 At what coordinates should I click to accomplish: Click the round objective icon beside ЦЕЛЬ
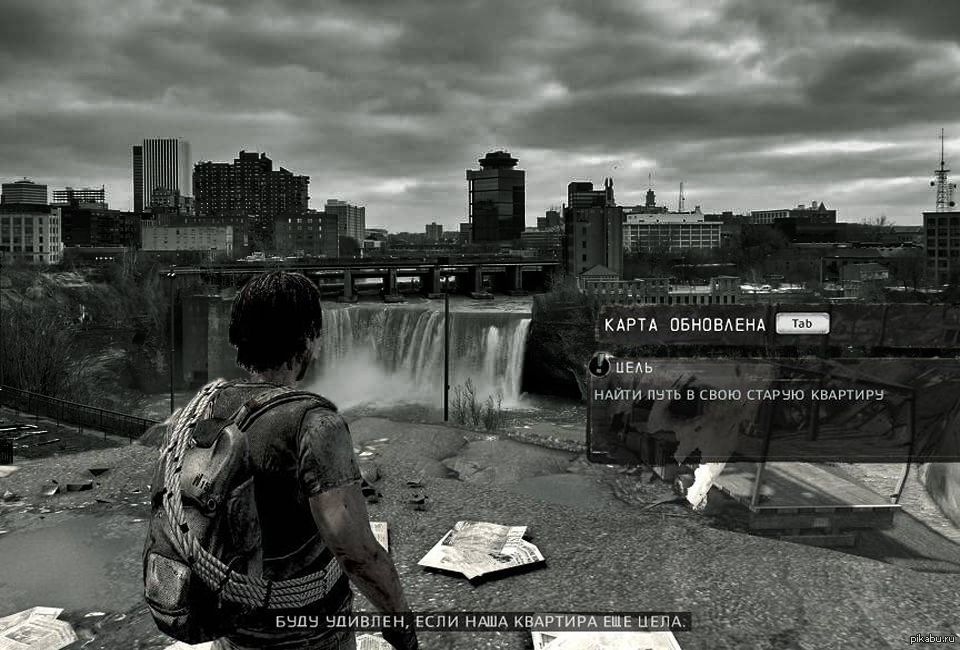pos(600,366)
